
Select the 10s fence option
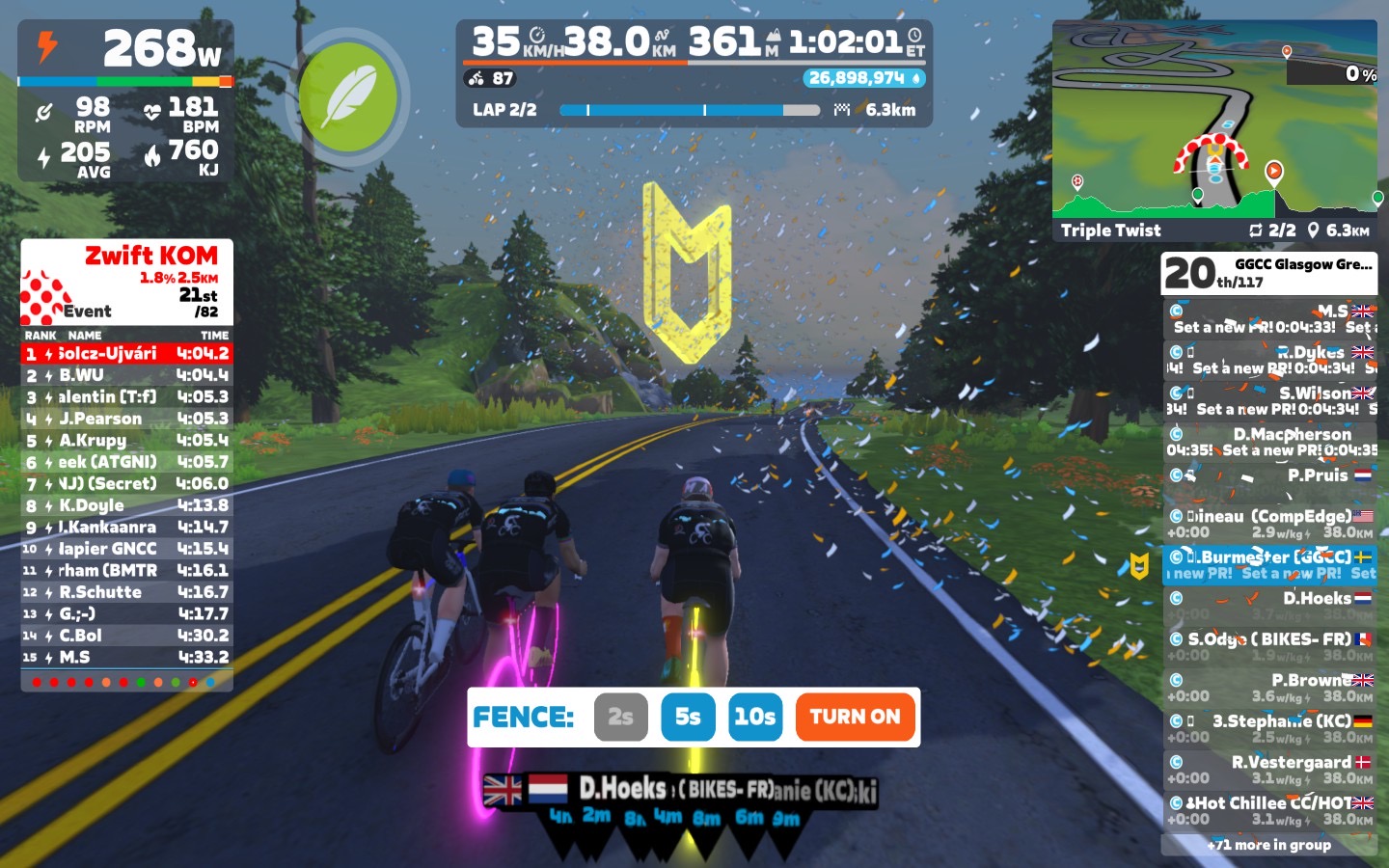tap(754, 717)
